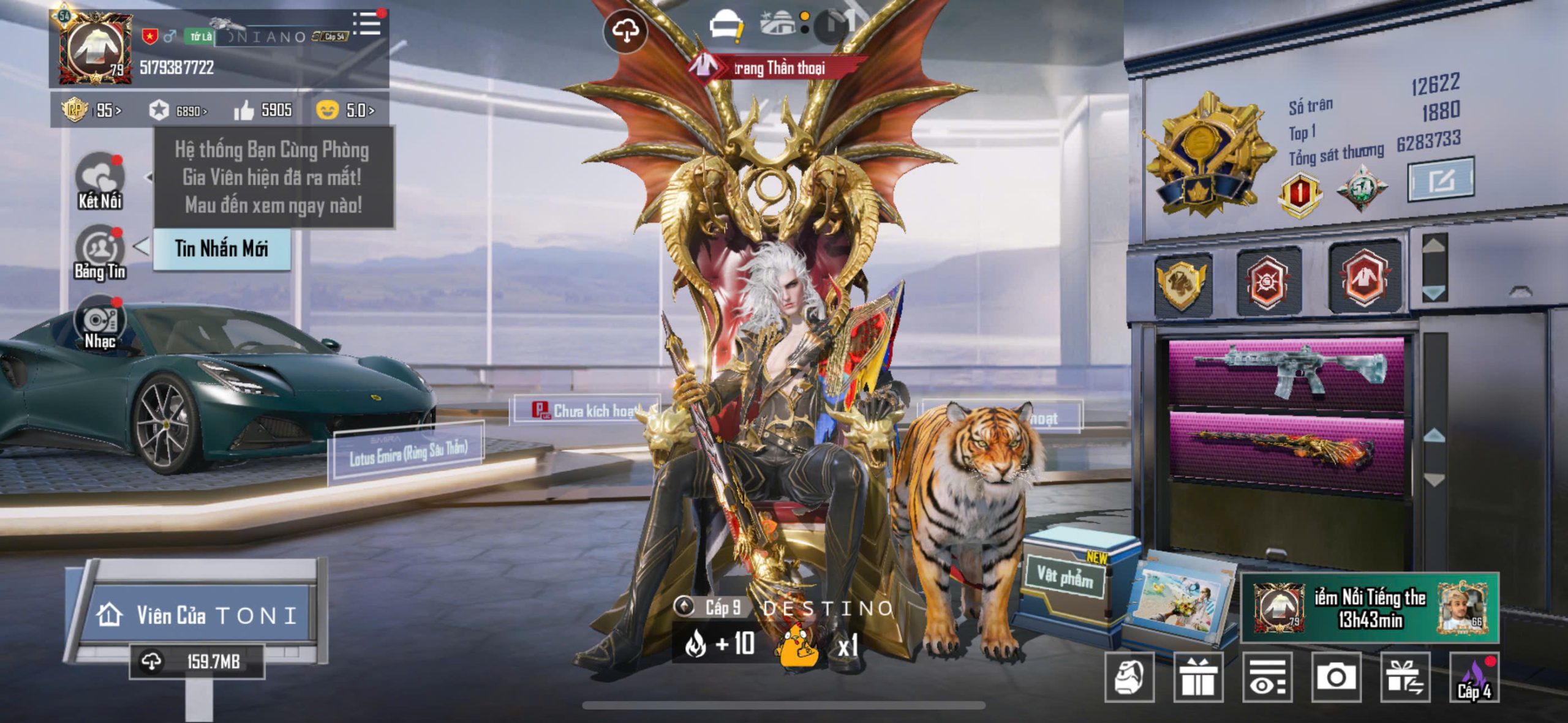Viewport: 1568px width, 723px height.
Task: Go to Viên Của TONI home button
Action: point(197,615)
